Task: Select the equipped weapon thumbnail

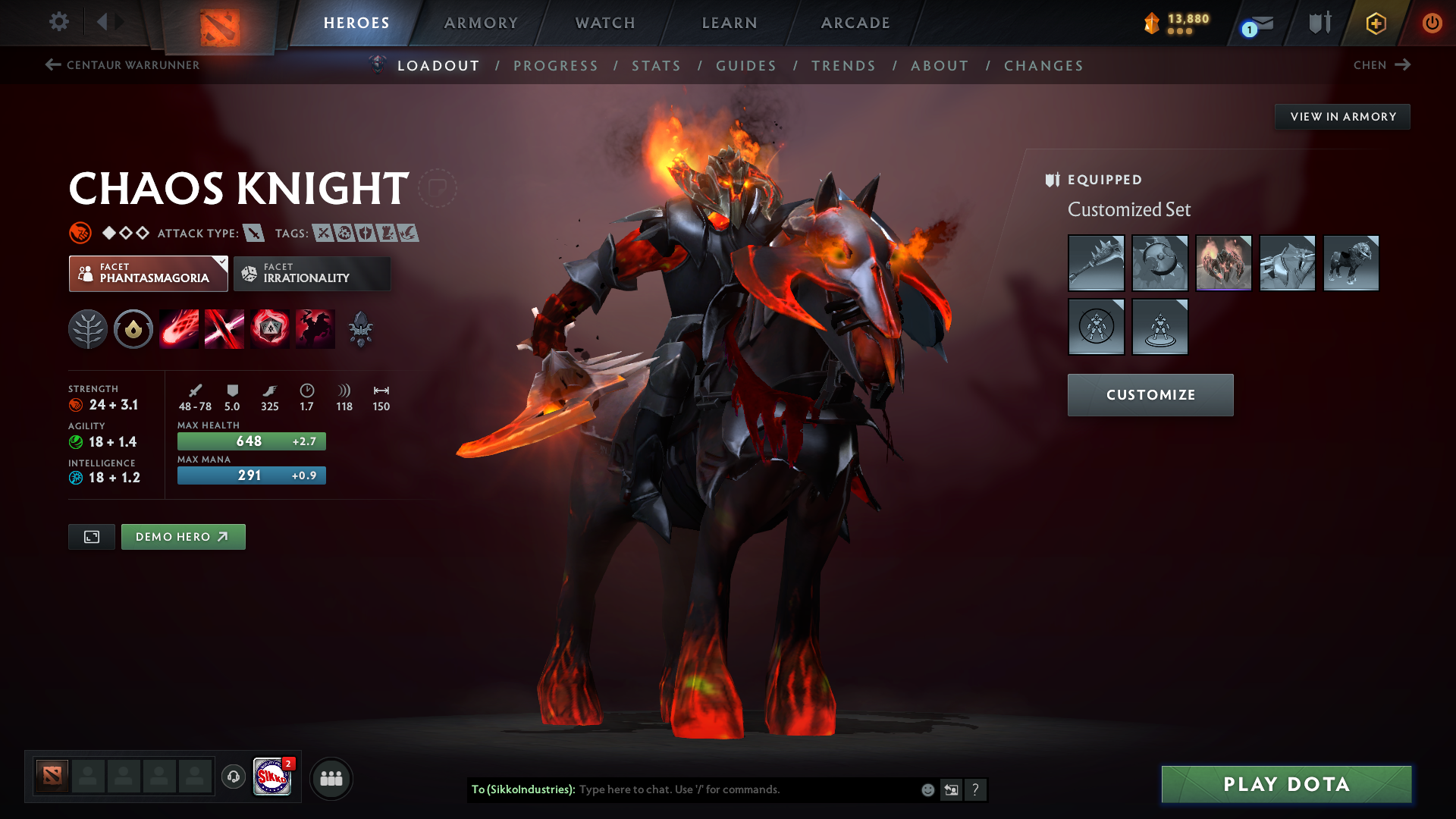Action: tap(1096, 263)
